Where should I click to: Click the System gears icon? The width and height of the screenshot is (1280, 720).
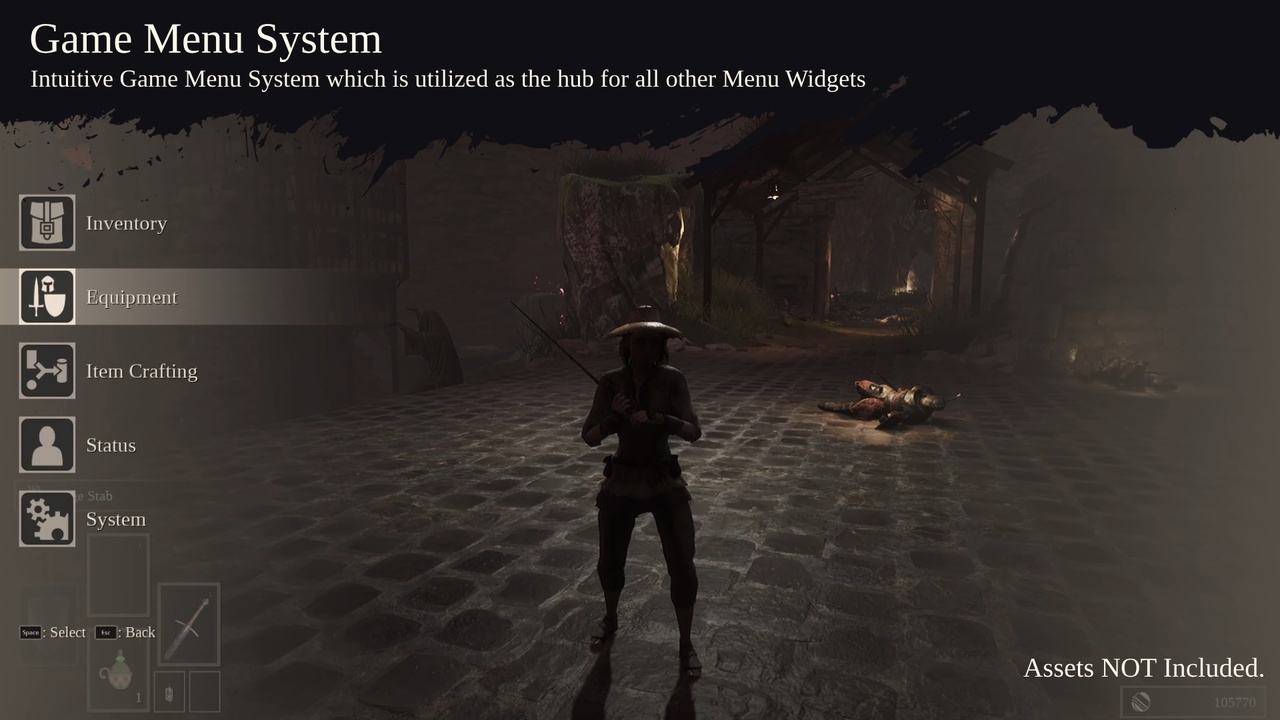[x=46, y=518]
